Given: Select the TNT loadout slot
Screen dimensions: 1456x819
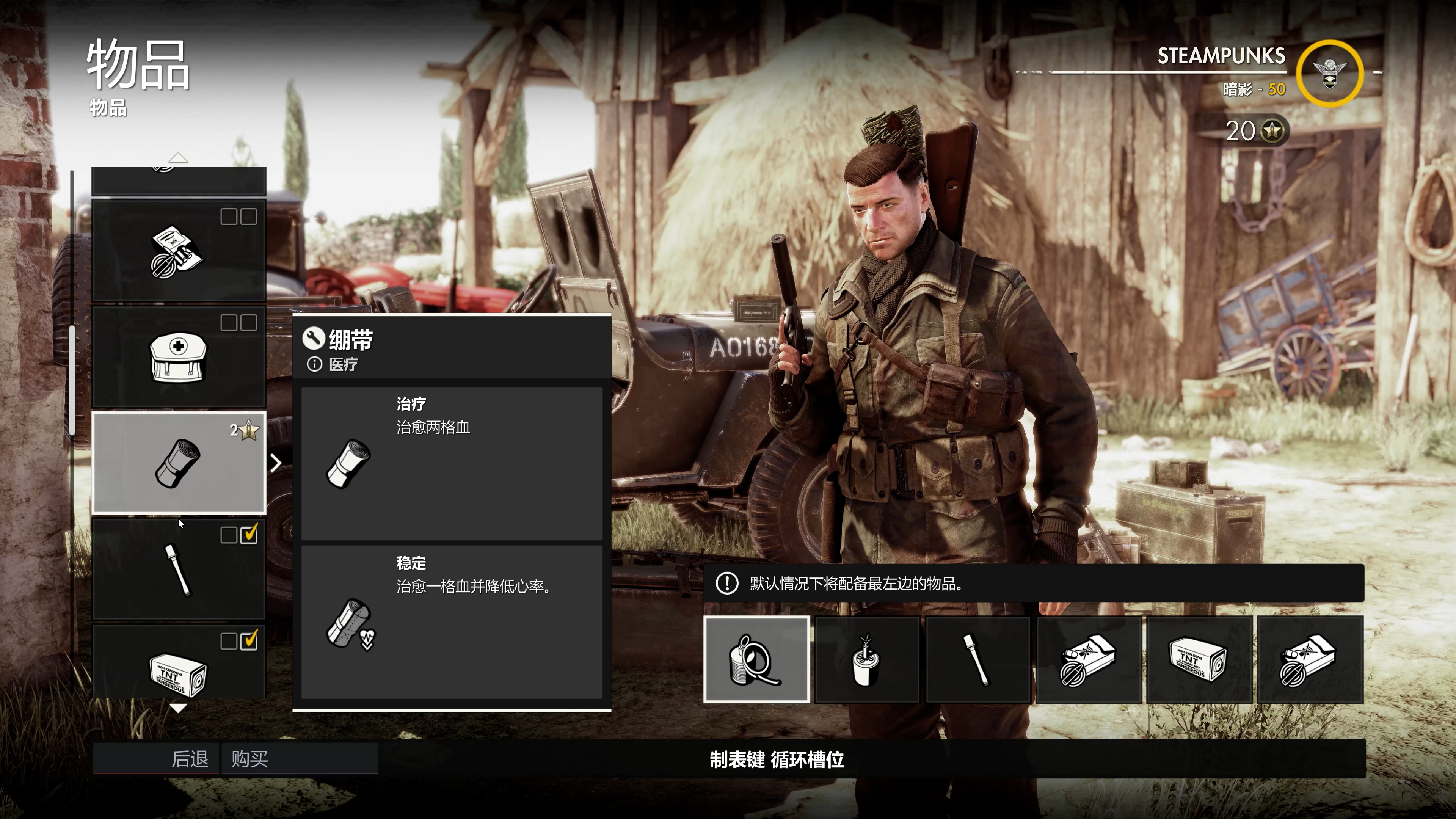Looking at the screenshot, I should pyautogui.click(x=1198, y=660).
